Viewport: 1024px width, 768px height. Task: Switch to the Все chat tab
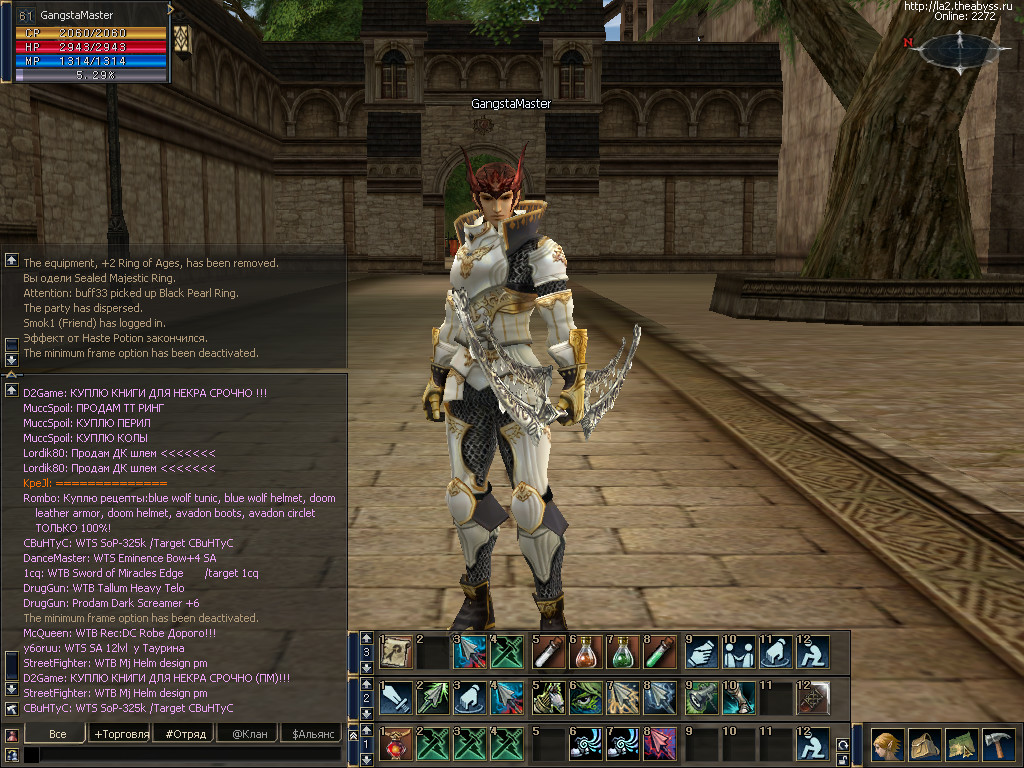point(58,735)
